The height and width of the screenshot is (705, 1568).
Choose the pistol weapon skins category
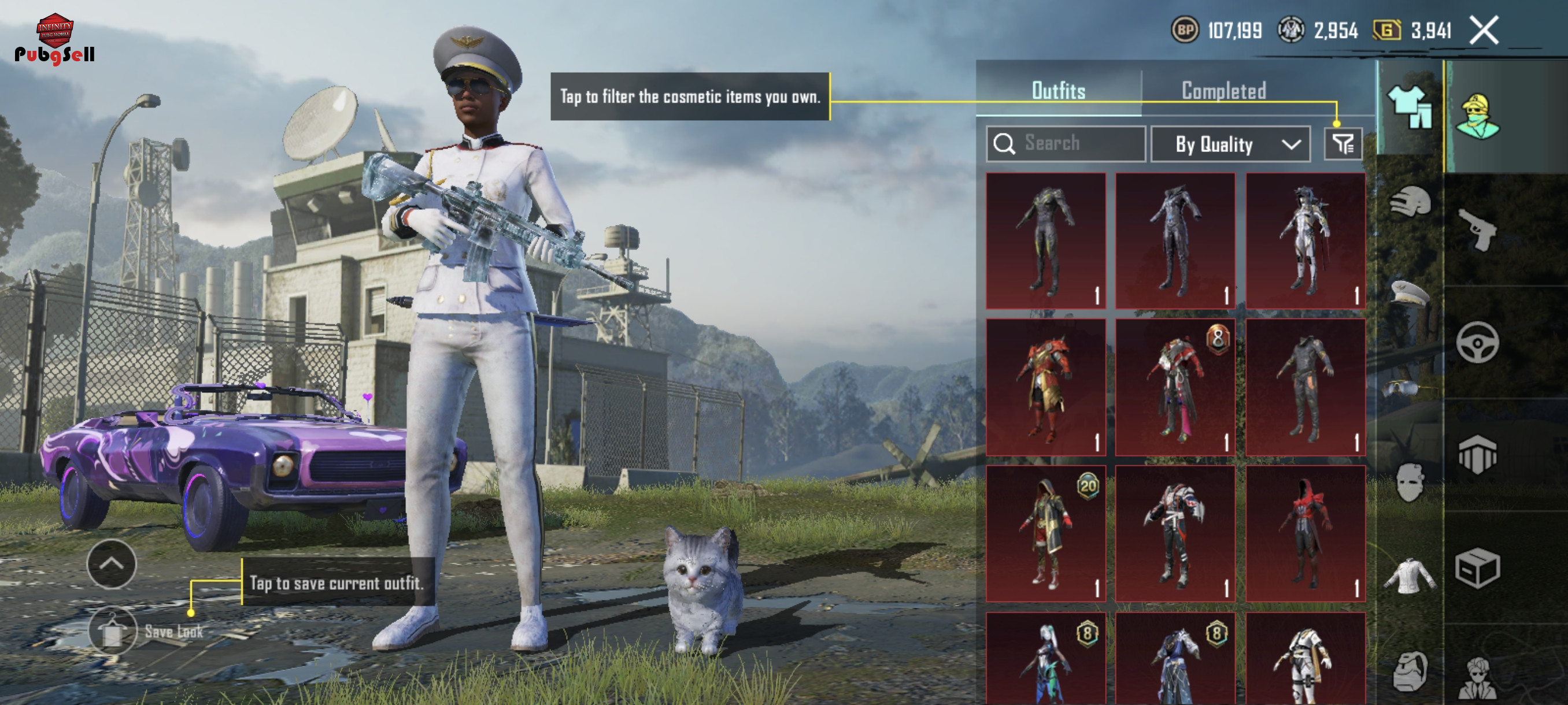(1478, 229)
